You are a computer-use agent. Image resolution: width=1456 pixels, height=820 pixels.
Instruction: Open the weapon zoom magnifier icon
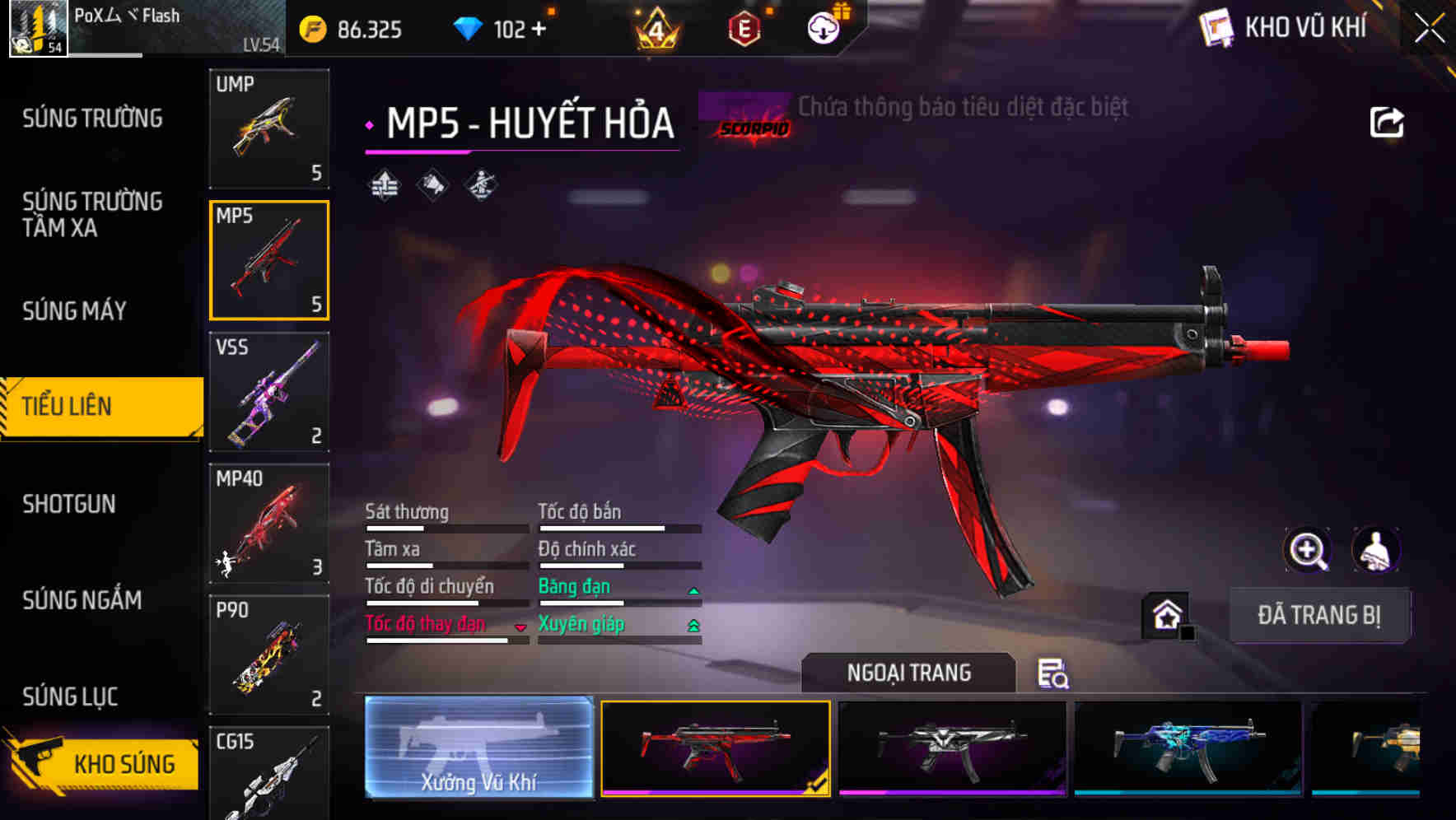tap(1306, 550)
